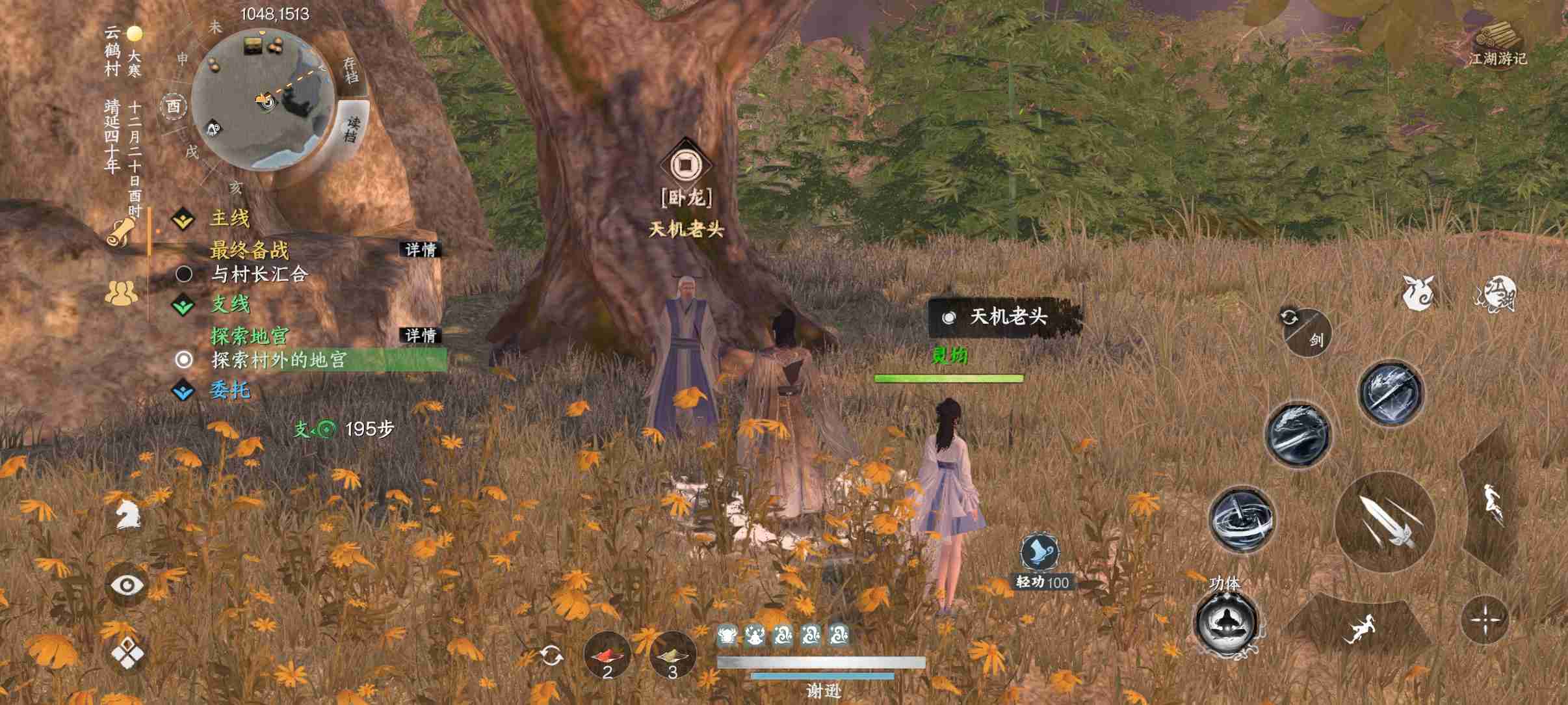Expand the 委托 quest category
The width and height of the screenshot is (1568, 705).
pos(184,390)
